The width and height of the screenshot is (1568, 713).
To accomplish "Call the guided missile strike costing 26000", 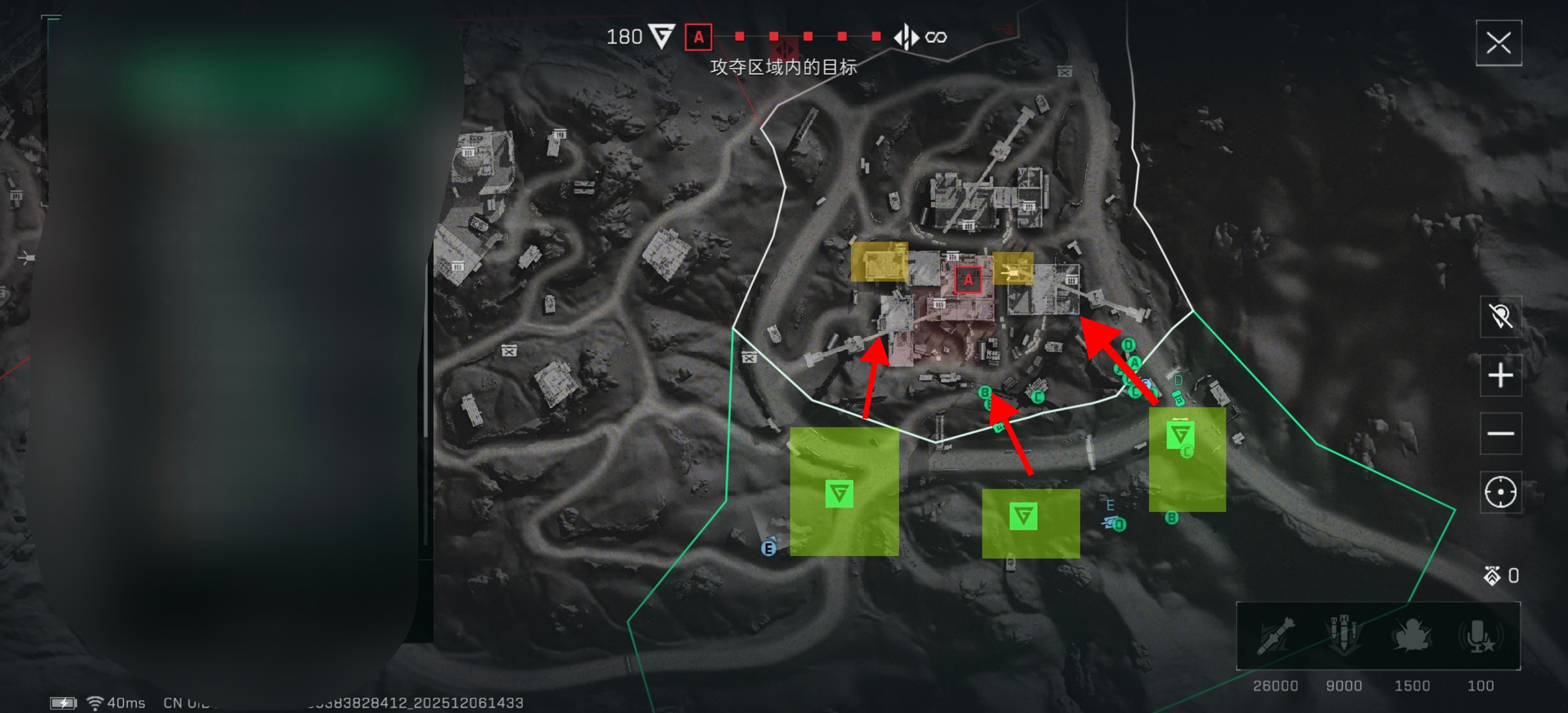I will pyautogui.click(x=1275, y=636).
